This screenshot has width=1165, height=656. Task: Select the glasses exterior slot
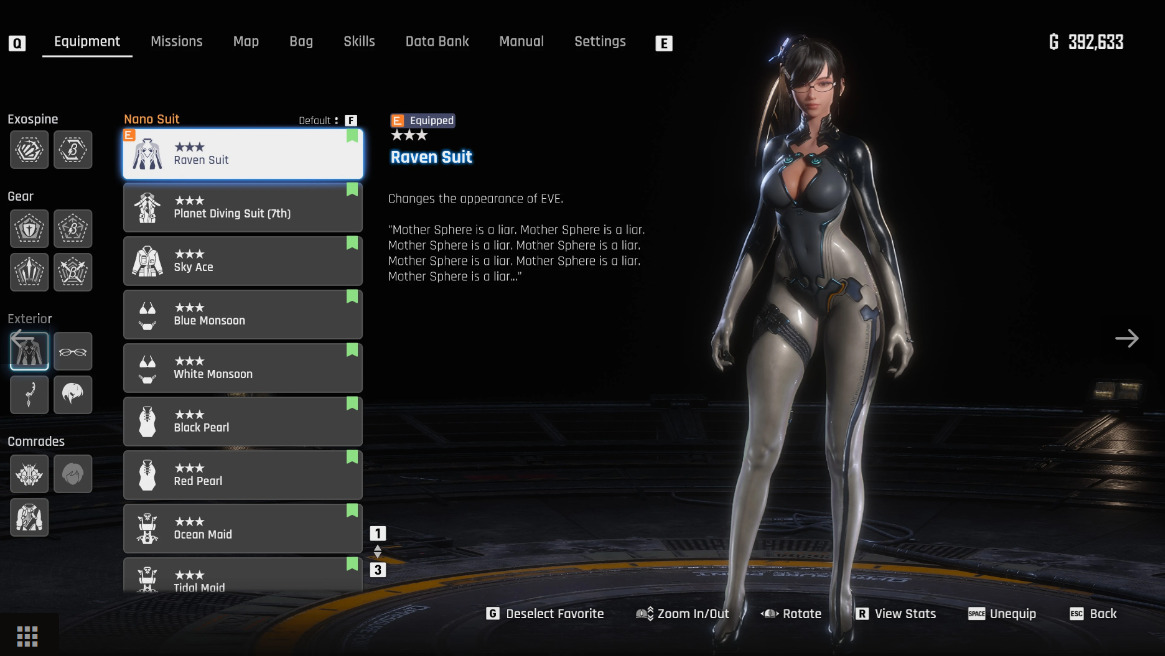(x=73, y=351)
